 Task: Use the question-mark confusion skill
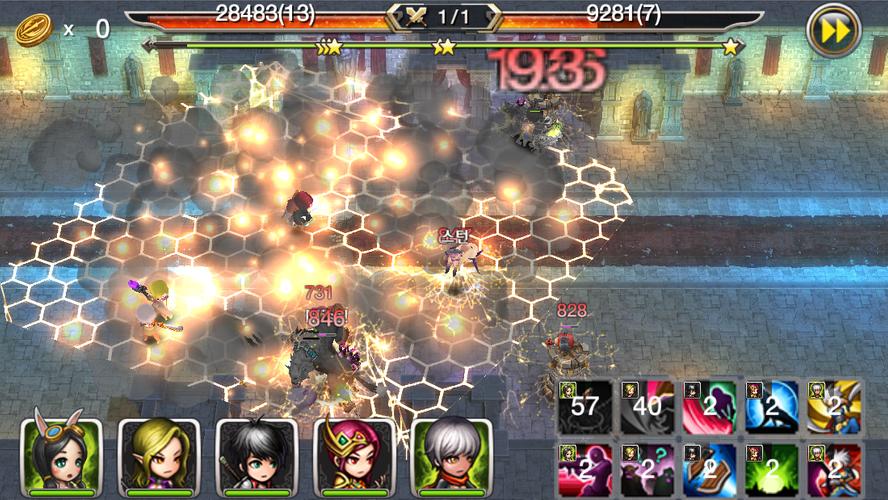pyautogui.click(x=647, y=468)
